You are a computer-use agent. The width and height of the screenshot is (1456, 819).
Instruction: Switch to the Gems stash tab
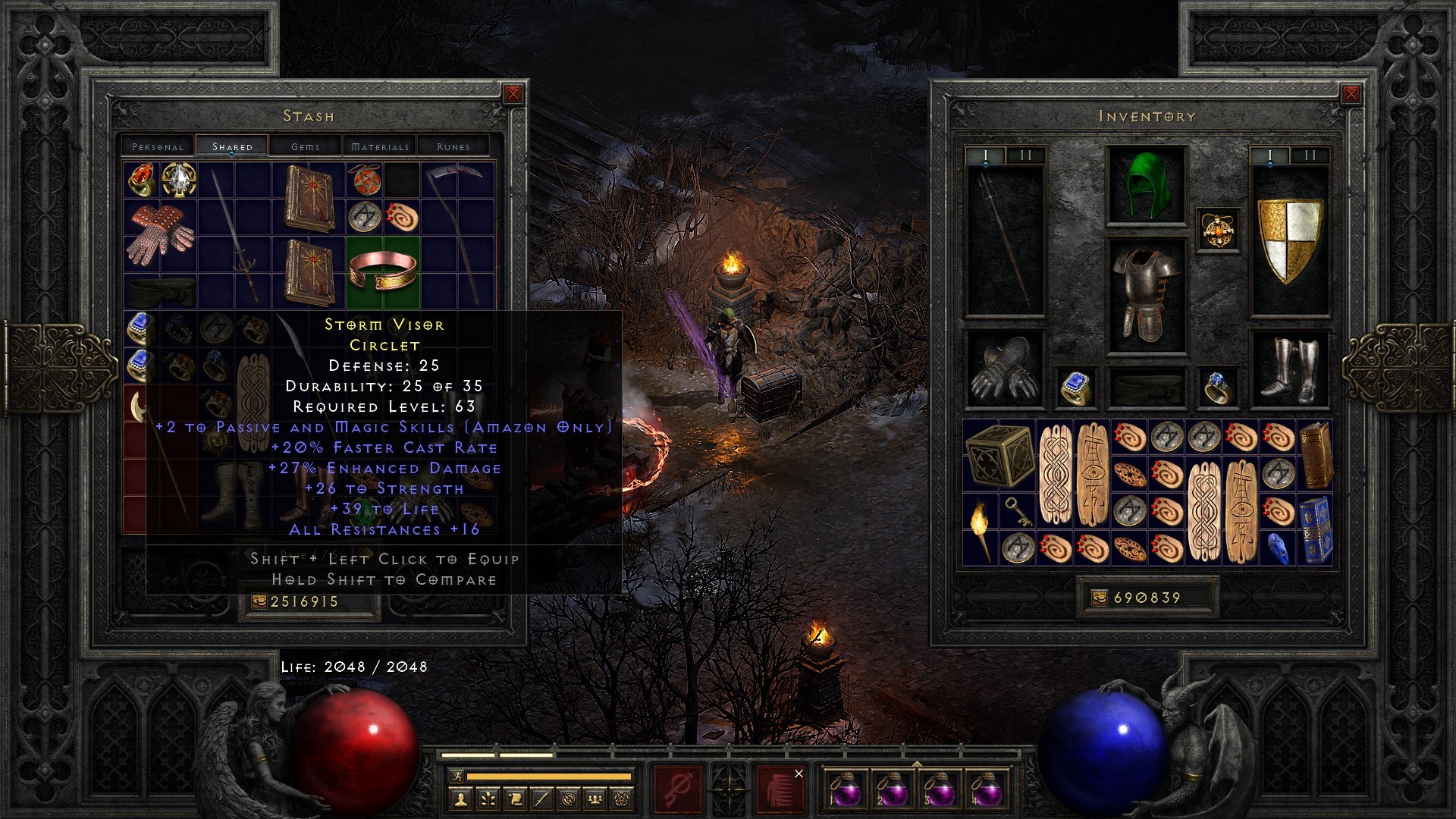(306, 146)
